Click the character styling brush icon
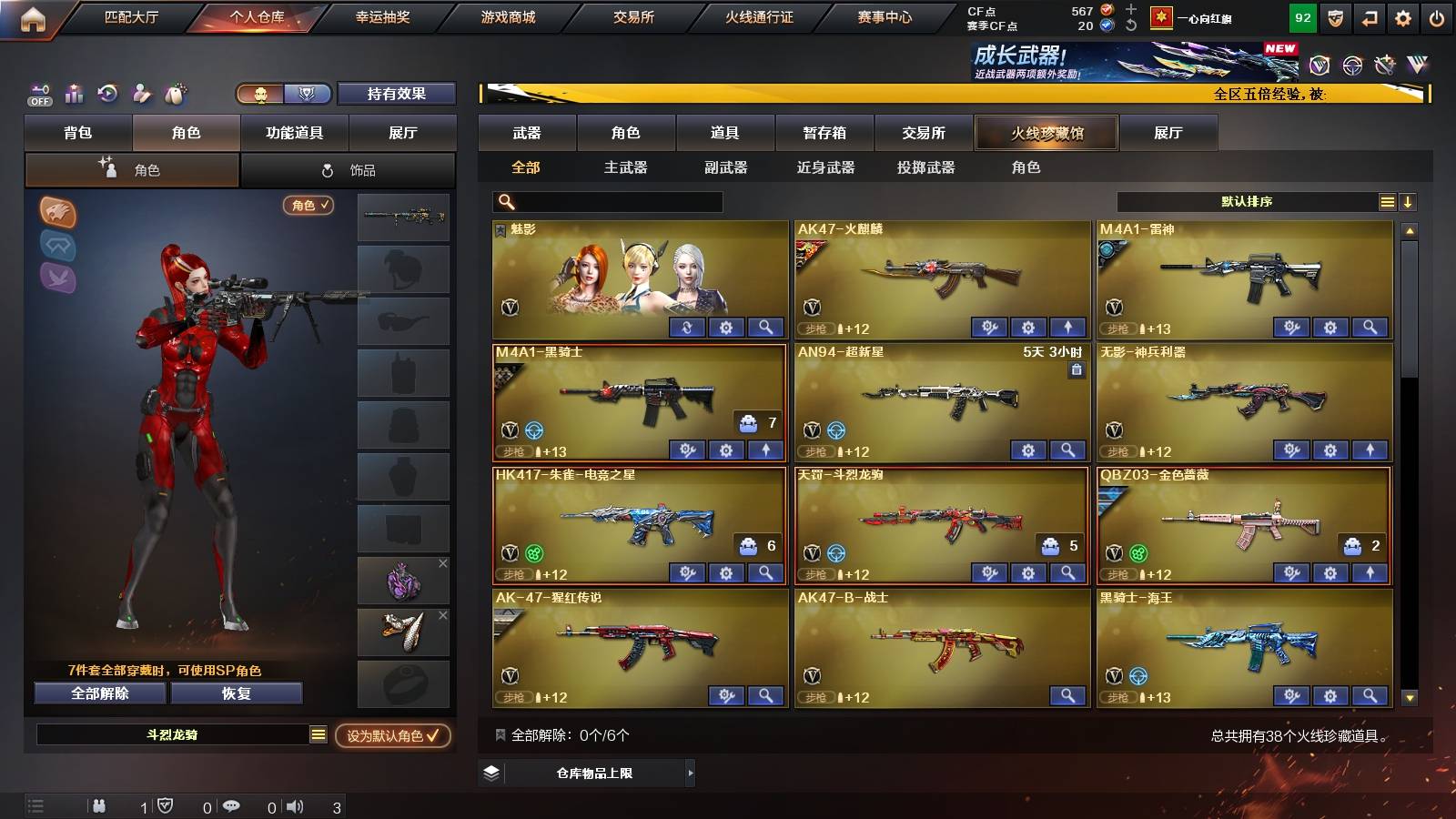This screenshot has height=819, width=1456. (x=141, y=92)
